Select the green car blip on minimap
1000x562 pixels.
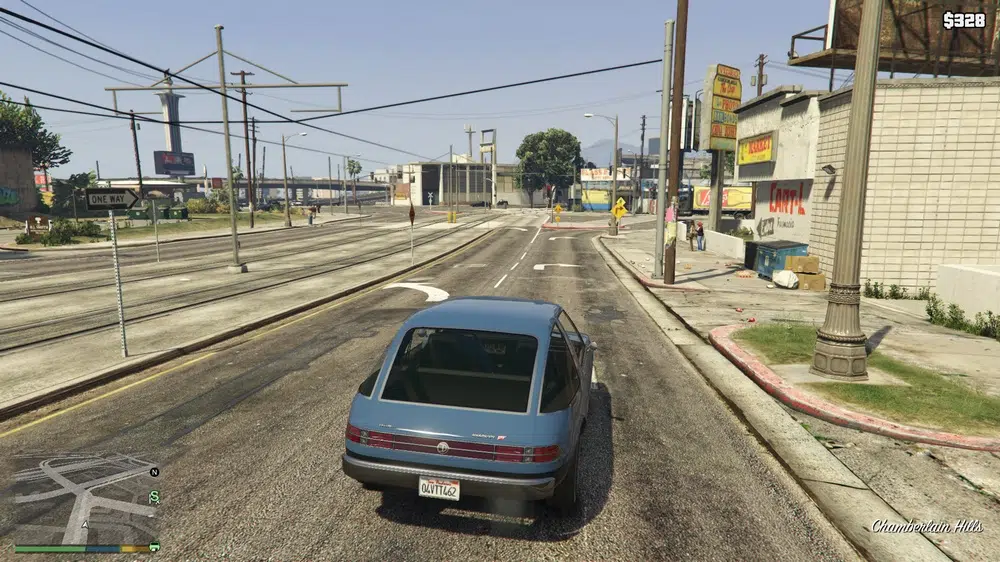(x=154, y=546)
